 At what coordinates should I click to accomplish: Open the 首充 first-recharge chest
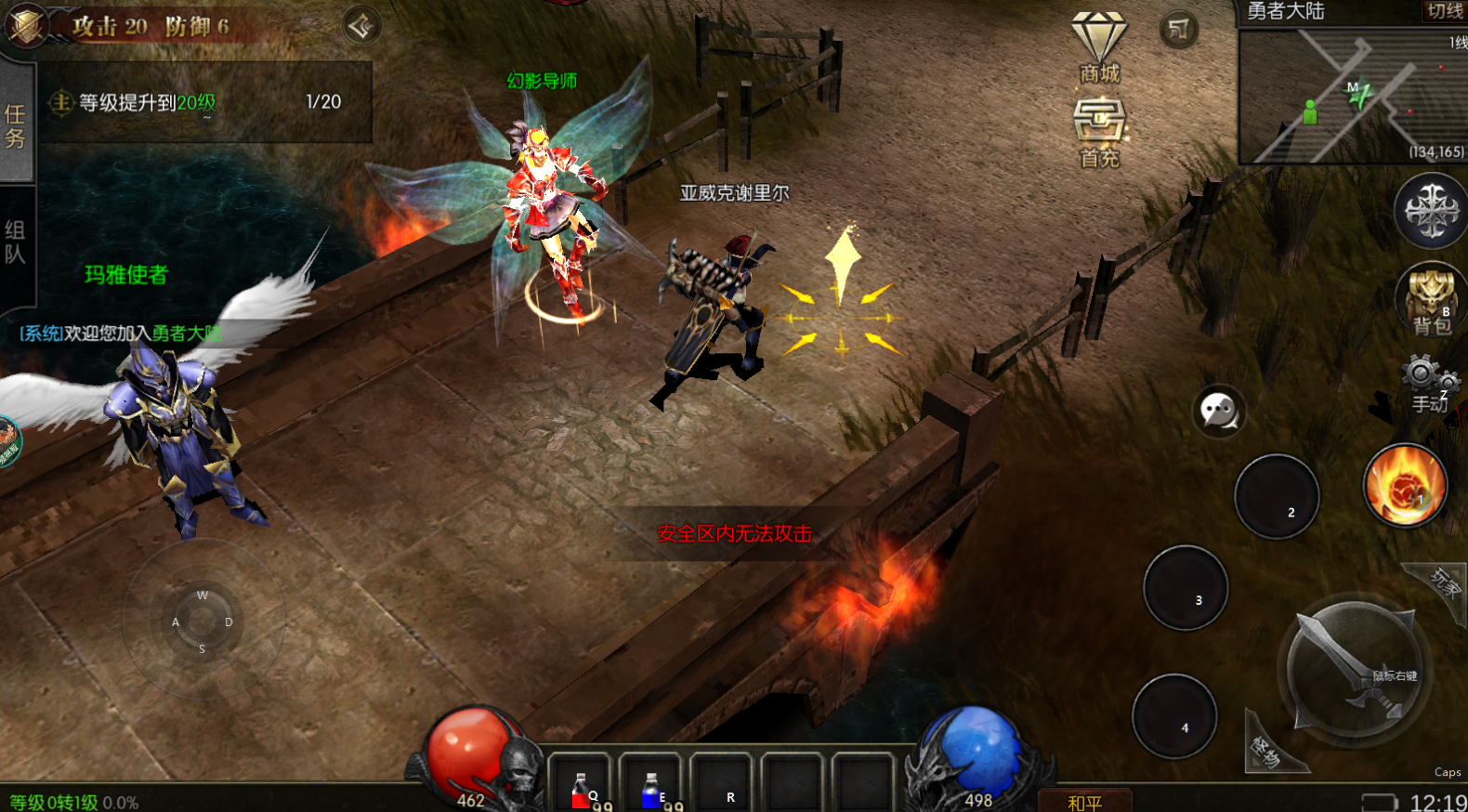click(x=1099, y=130)
